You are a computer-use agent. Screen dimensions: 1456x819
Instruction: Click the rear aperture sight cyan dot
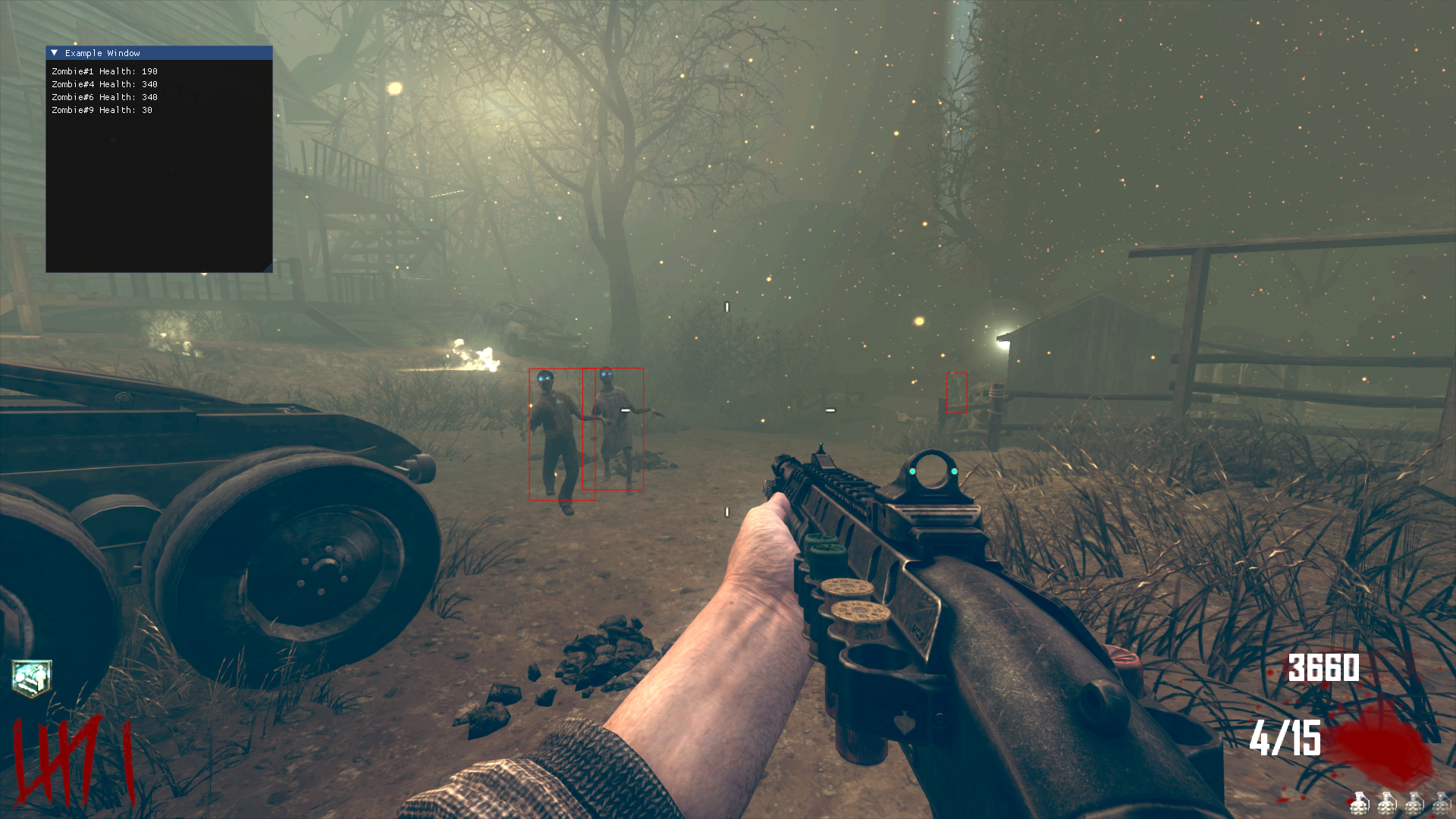click(912, 472)
